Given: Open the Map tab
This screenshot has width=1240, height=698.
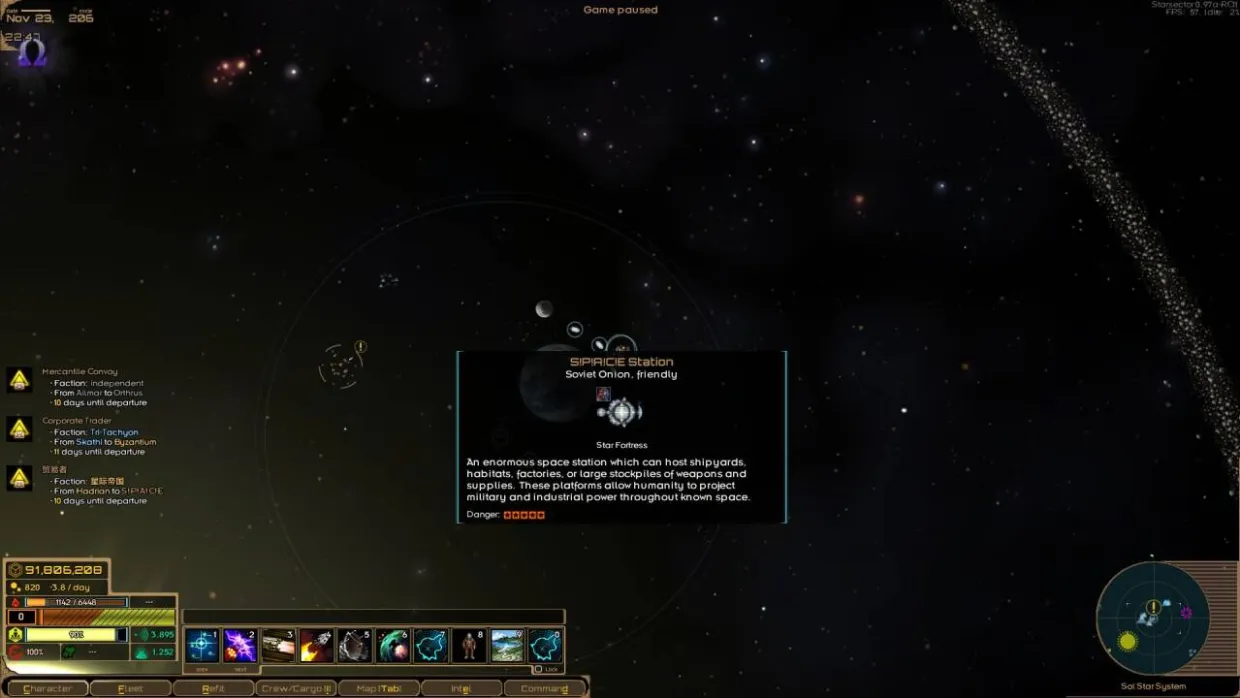Looking at the screenshot, I should 378,688.
